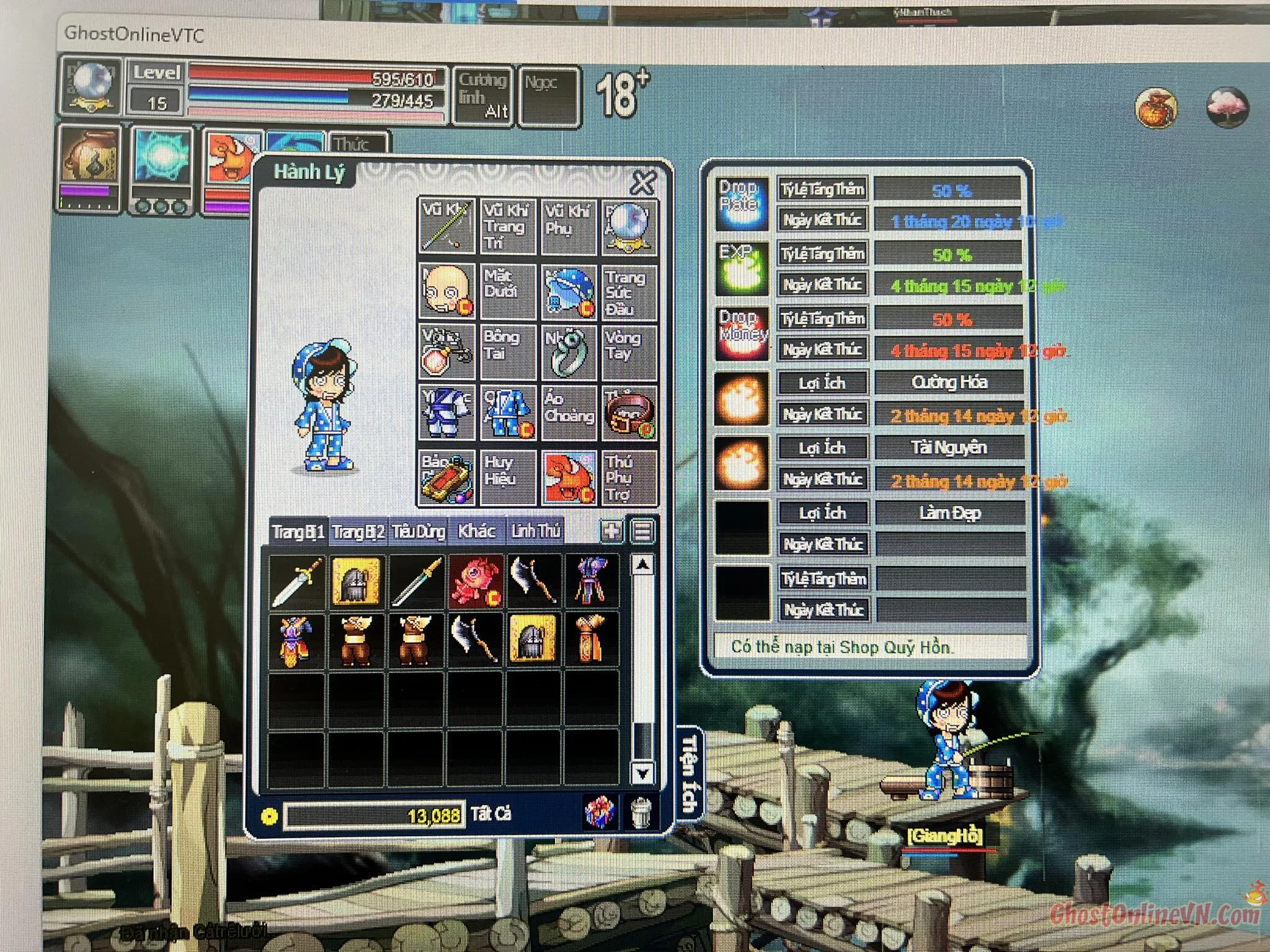Click the Drop Rate bonus icon
The width and height of the screenshot is (1270, 952).
(742, 203)
